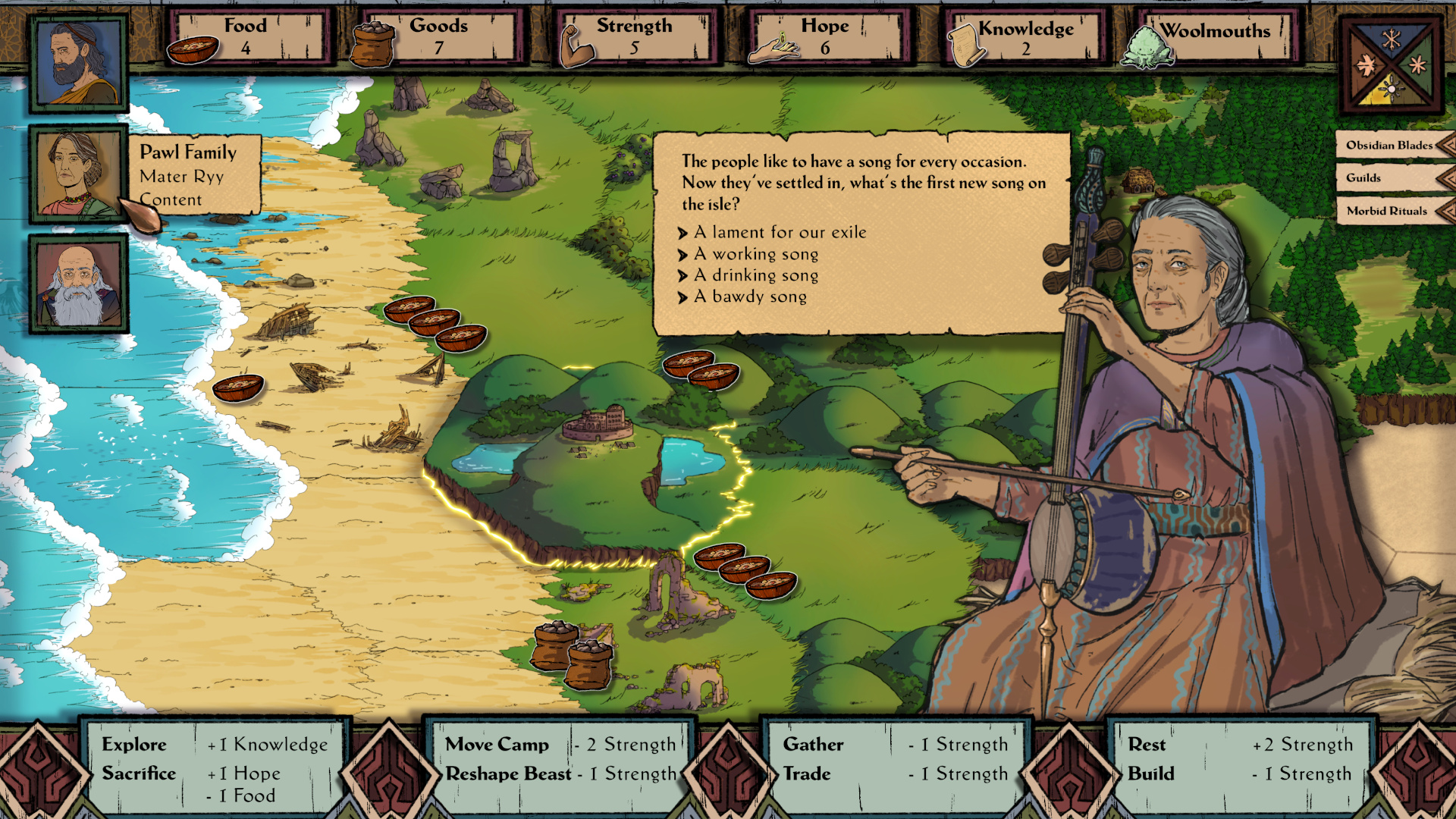Screen dimensions: 1456x819
Task: Pick the "A working song" reply
Action: click(x=756, y=254)
